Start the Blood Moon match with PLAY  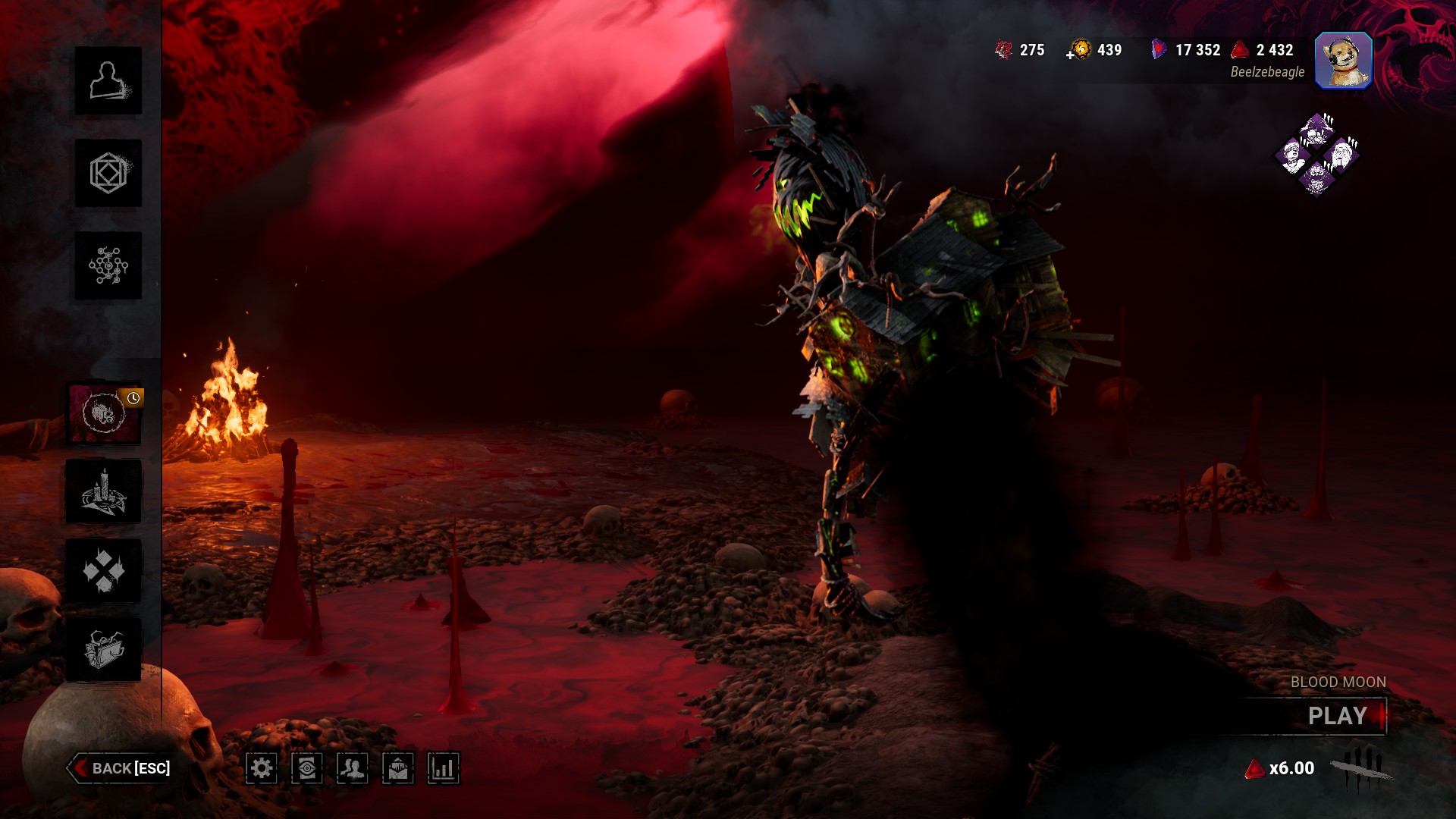1338,716
